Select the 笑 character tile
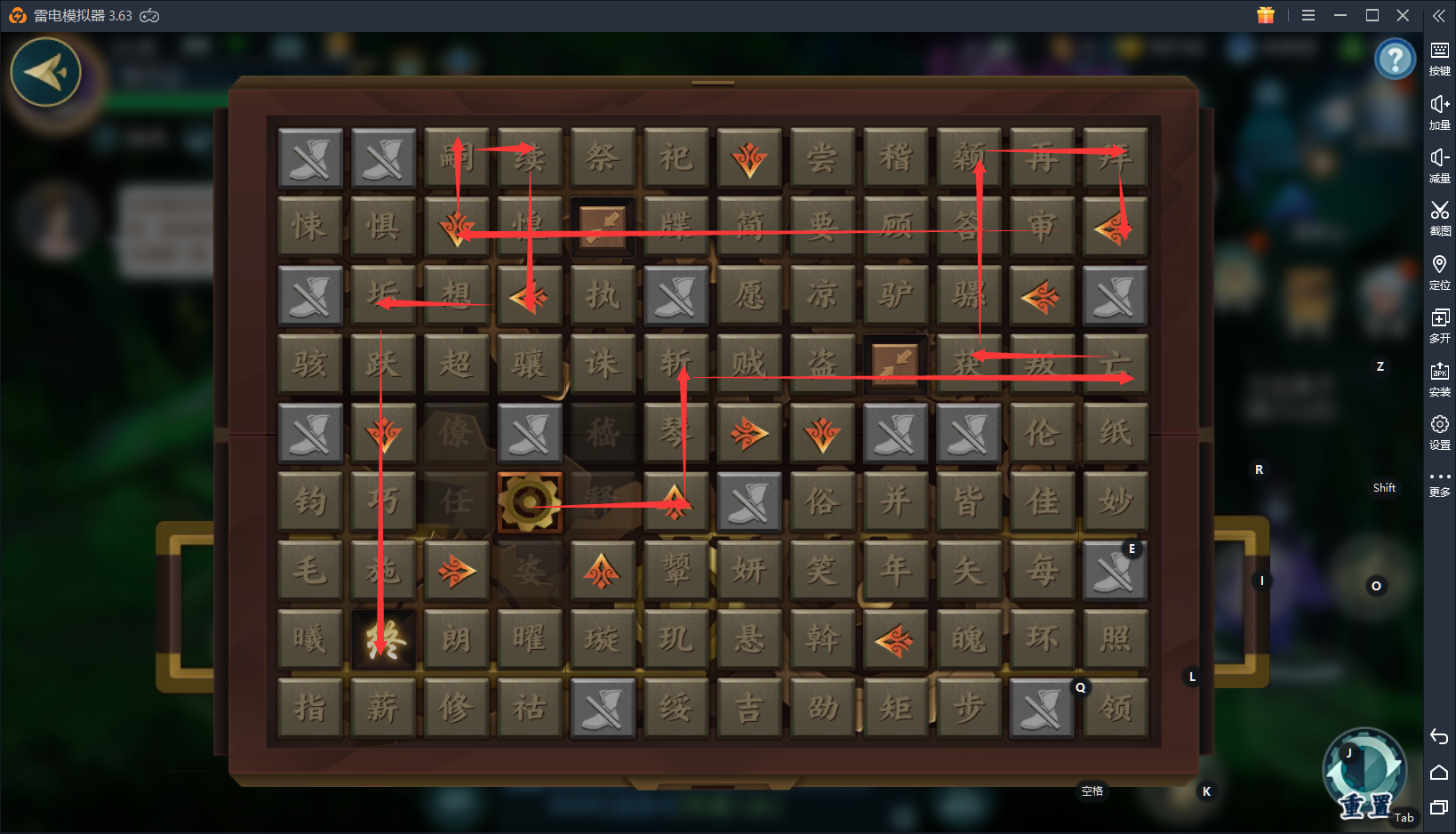This screenshot has width=1456, height=834. (x=822, y=570)
